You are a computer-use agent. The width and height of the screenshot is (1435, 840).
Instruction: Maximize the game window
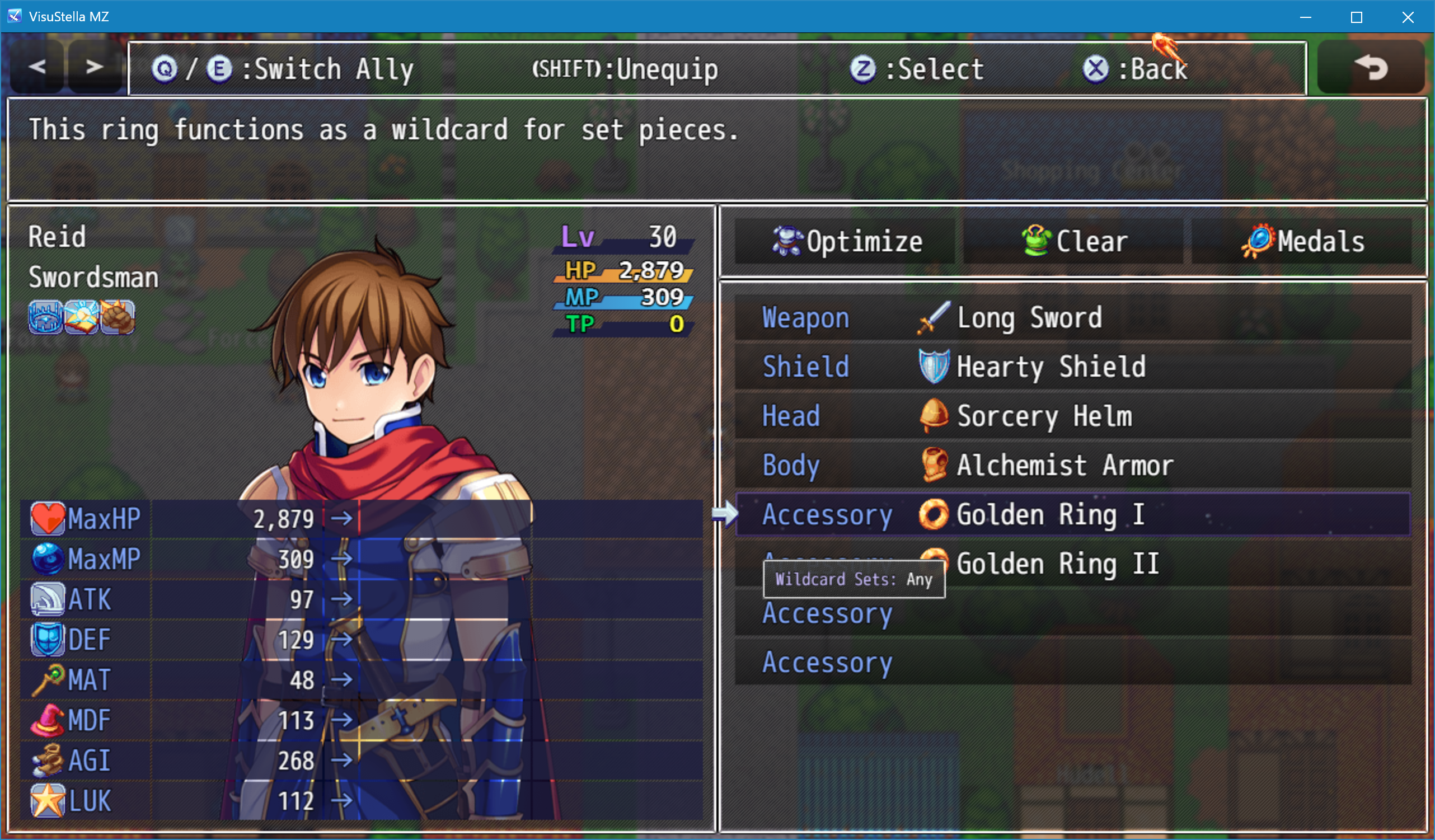tap(1357, 17)
